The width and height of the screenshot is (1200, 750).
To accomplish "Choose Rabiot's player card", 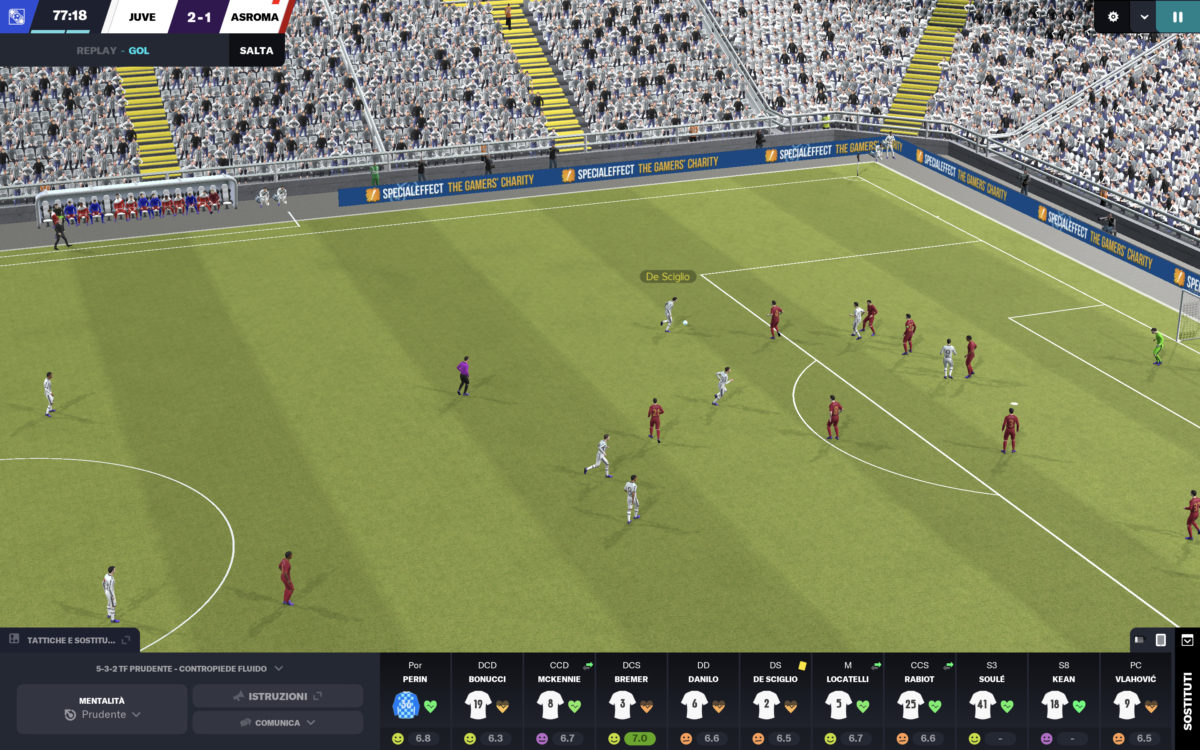I will click(919, 702).
